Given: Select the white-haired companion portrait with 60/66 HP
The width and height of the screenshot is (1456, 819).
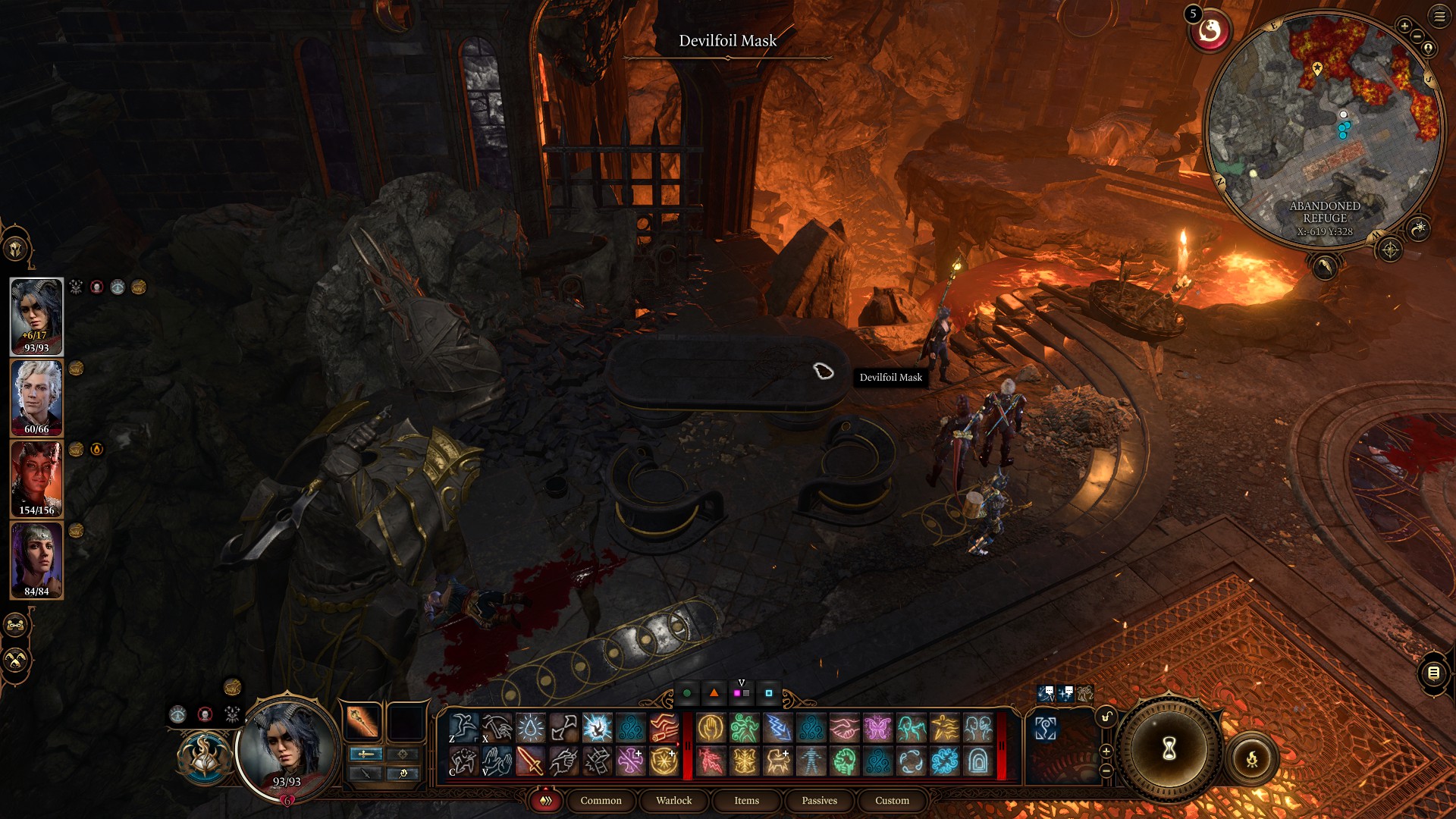Looking at the screenshot, I should [x=36, y=397].
